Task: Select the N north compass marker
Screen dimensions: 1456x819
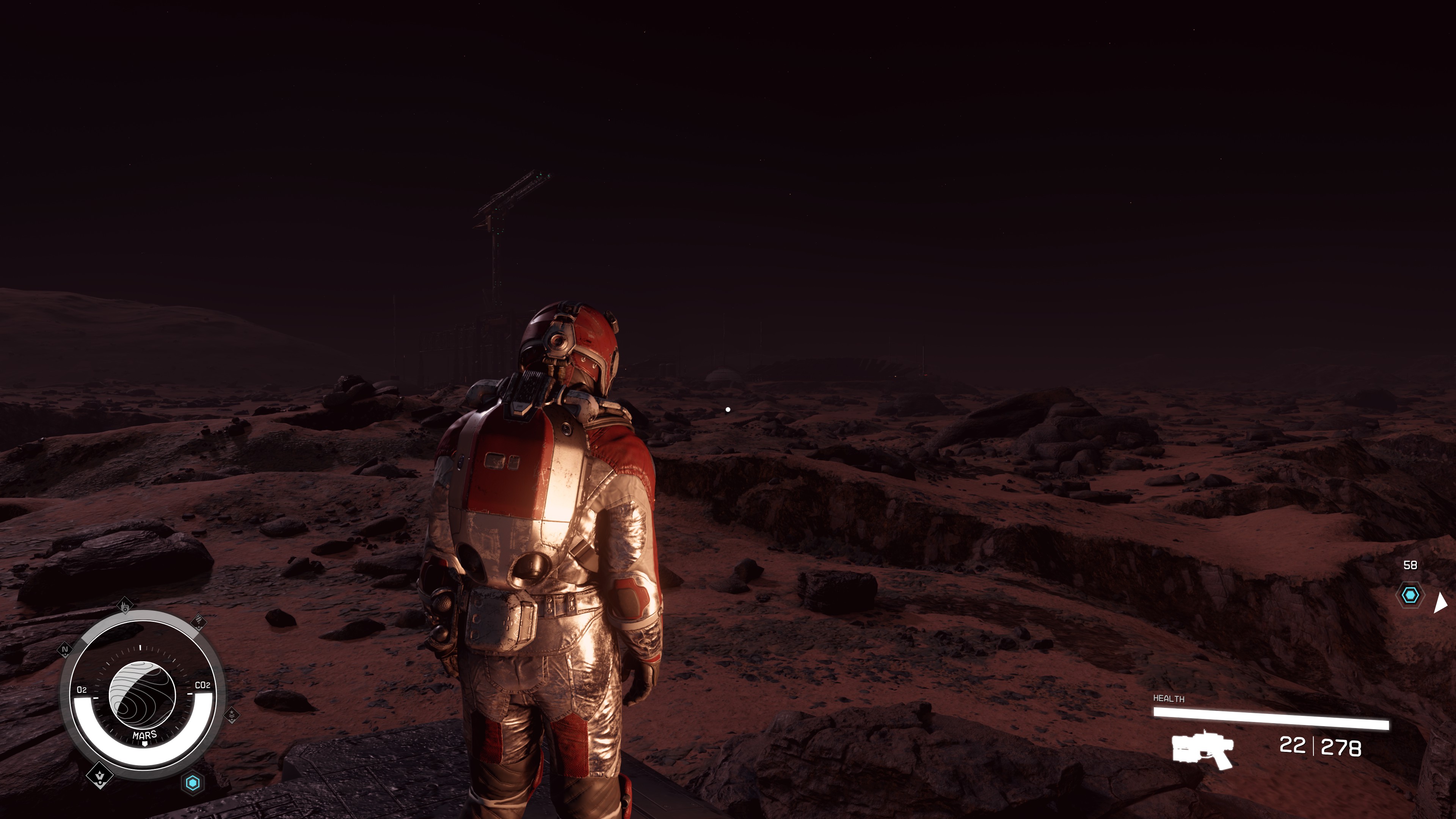Action: coord(65,650)
